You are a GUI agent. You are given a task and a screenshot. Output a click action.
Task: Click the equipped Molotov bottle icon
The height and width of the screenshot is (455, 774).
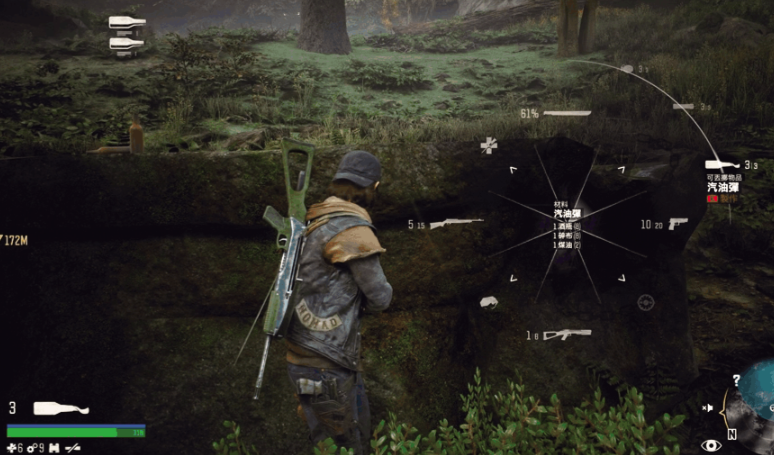pos(61,408)
